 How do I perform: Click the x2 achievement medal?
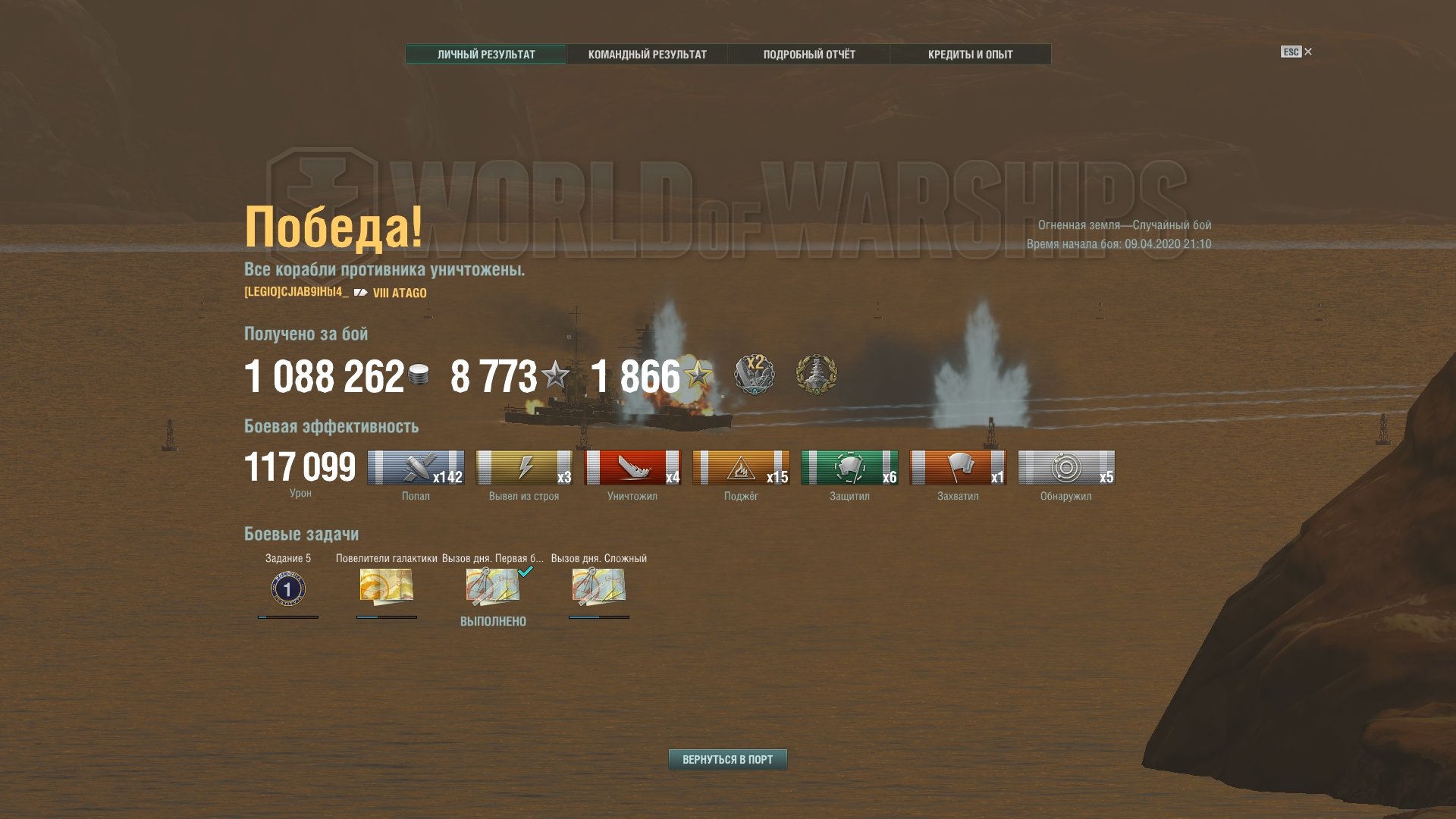(754, 374)
